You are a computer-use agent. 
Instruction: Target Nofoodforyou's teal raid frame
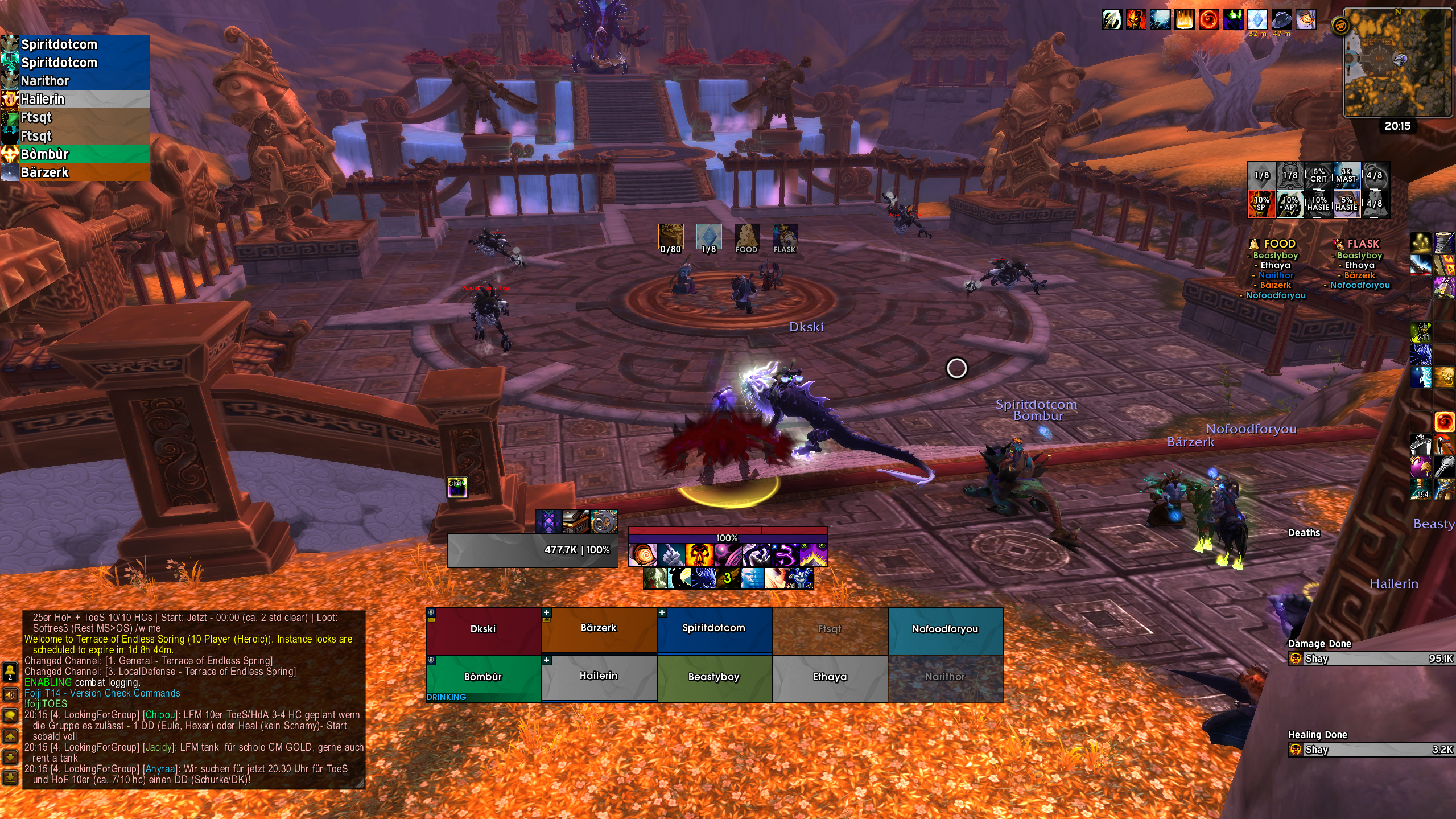click(945, 629)
